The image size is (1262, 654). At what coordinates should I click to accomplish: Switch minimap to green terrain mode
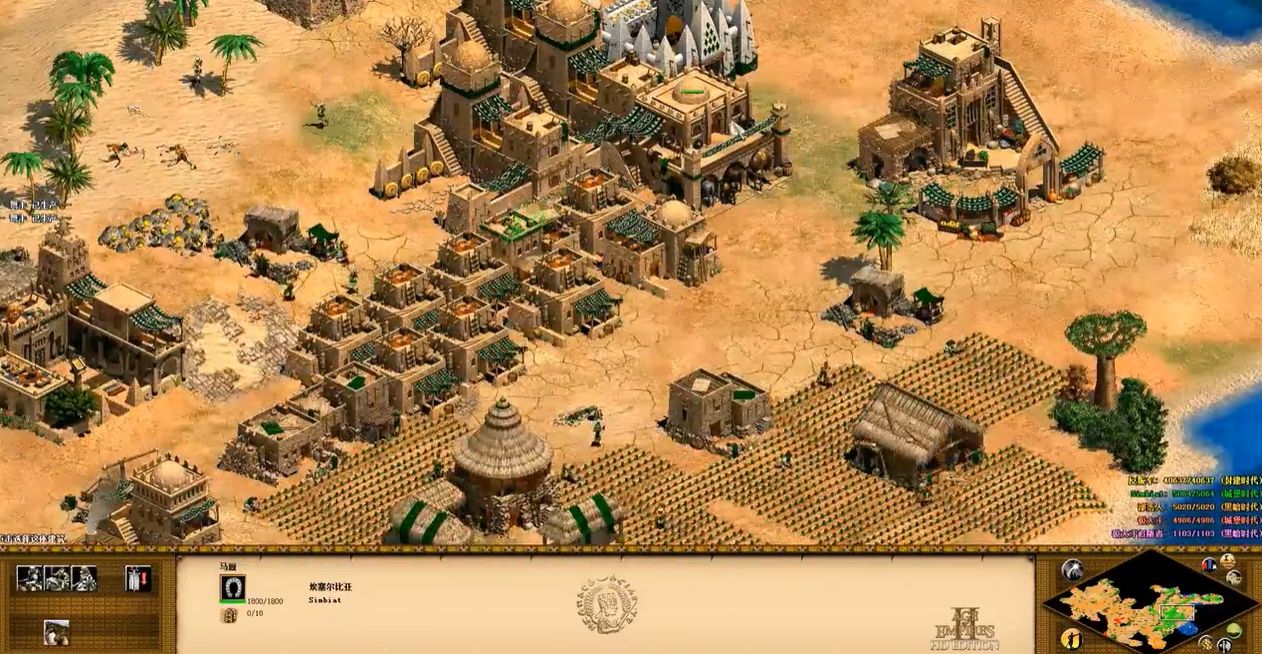[1233, 629]
